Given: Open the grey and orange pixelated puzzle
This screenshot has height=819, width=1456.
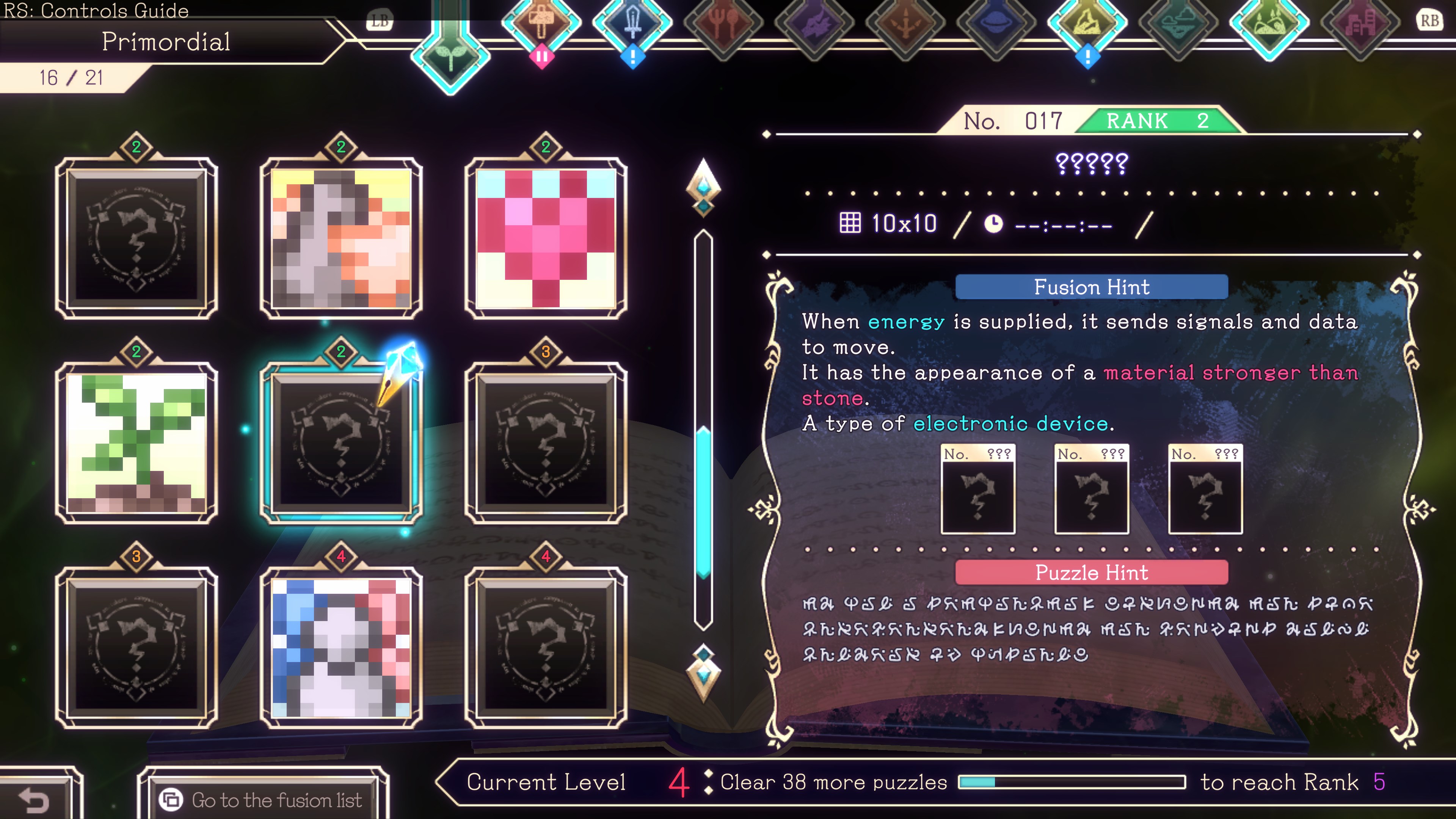Looking at the screenshot, I should pyautogui.click(x=341, y=238).
